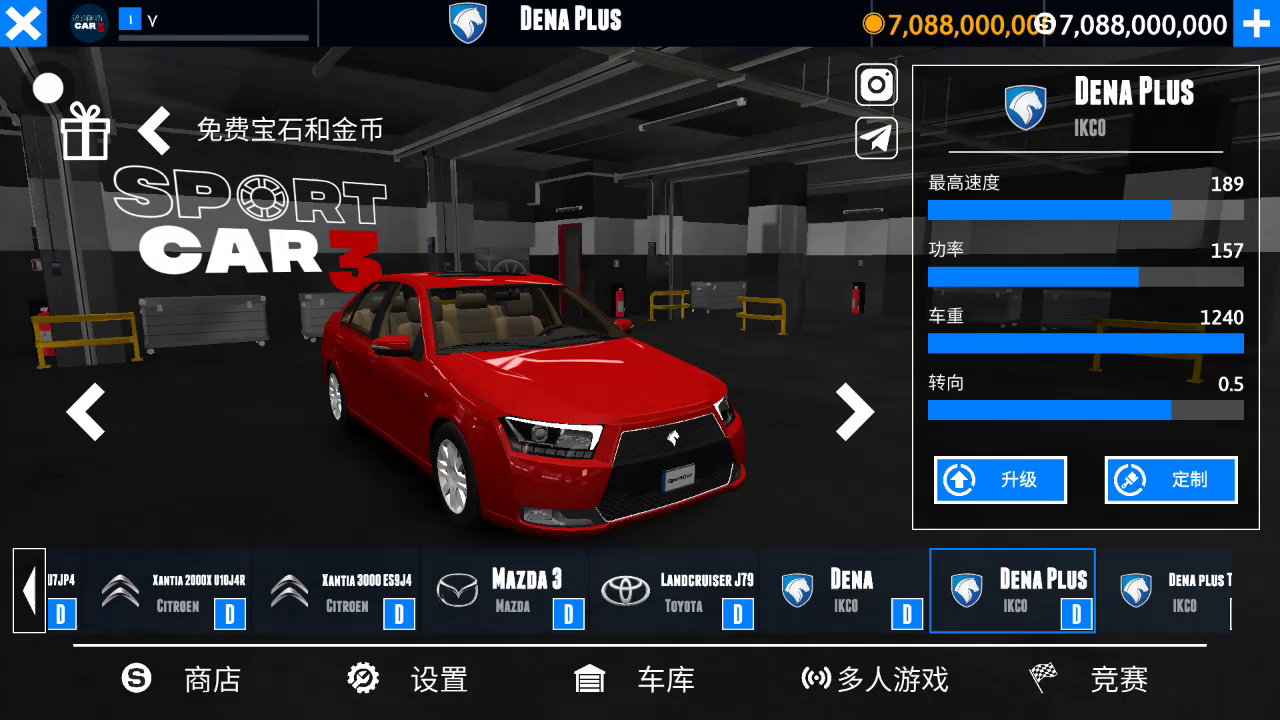1280x720 pixels.
Task: Open the Telegram paper plane icon
Action: 876,138
